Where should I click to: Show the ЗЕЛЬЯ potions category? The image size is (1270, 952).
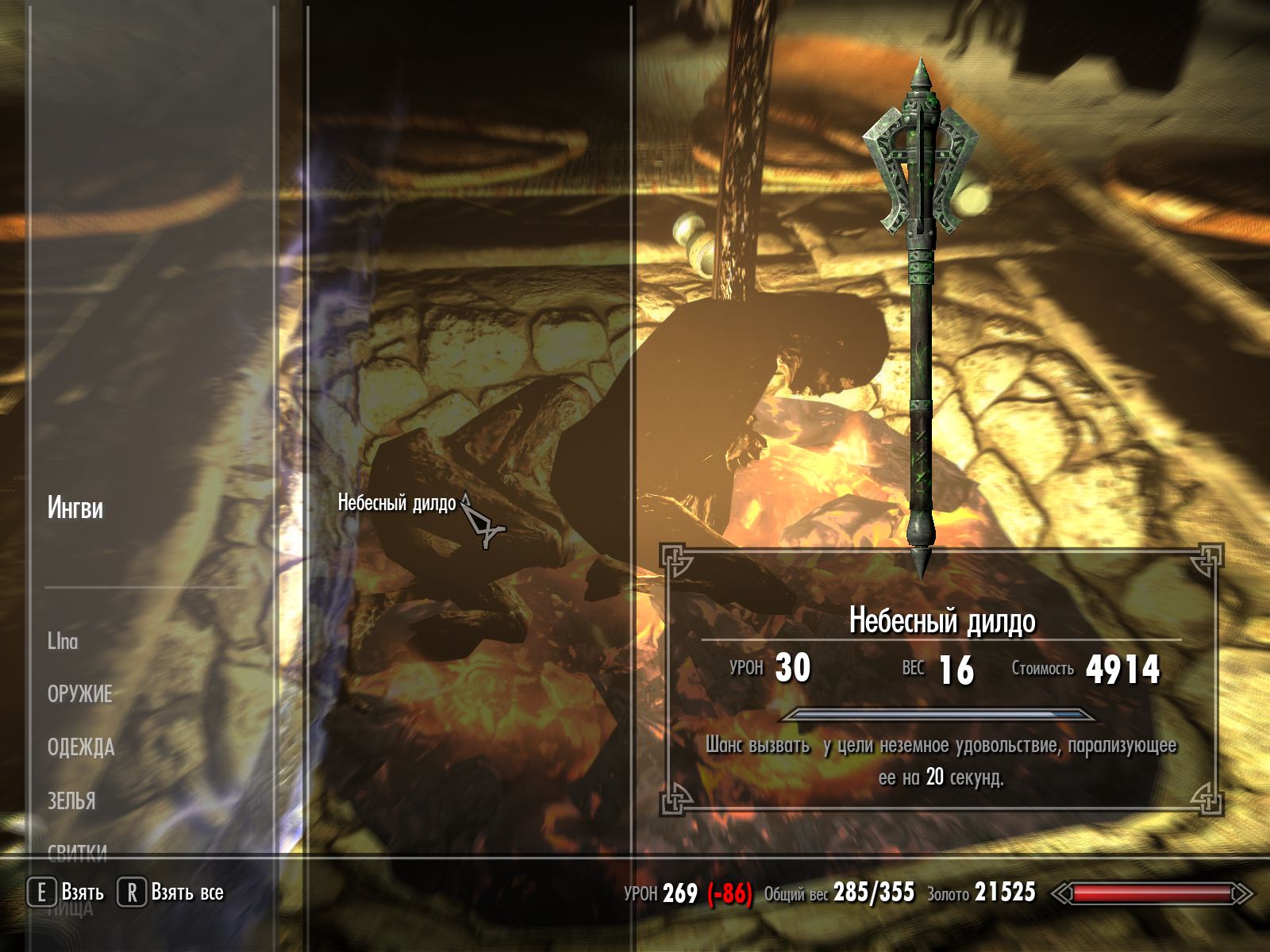[x=71, y=800]
